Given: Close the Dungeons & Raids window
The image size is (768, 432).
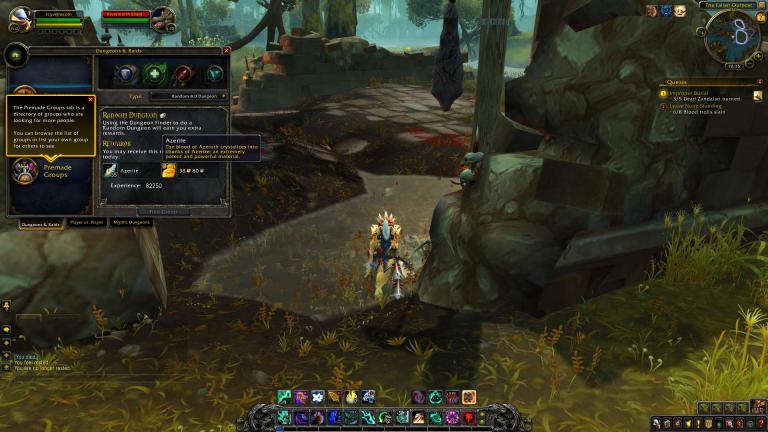Looking at the screenshot, I should coord(226,50).
